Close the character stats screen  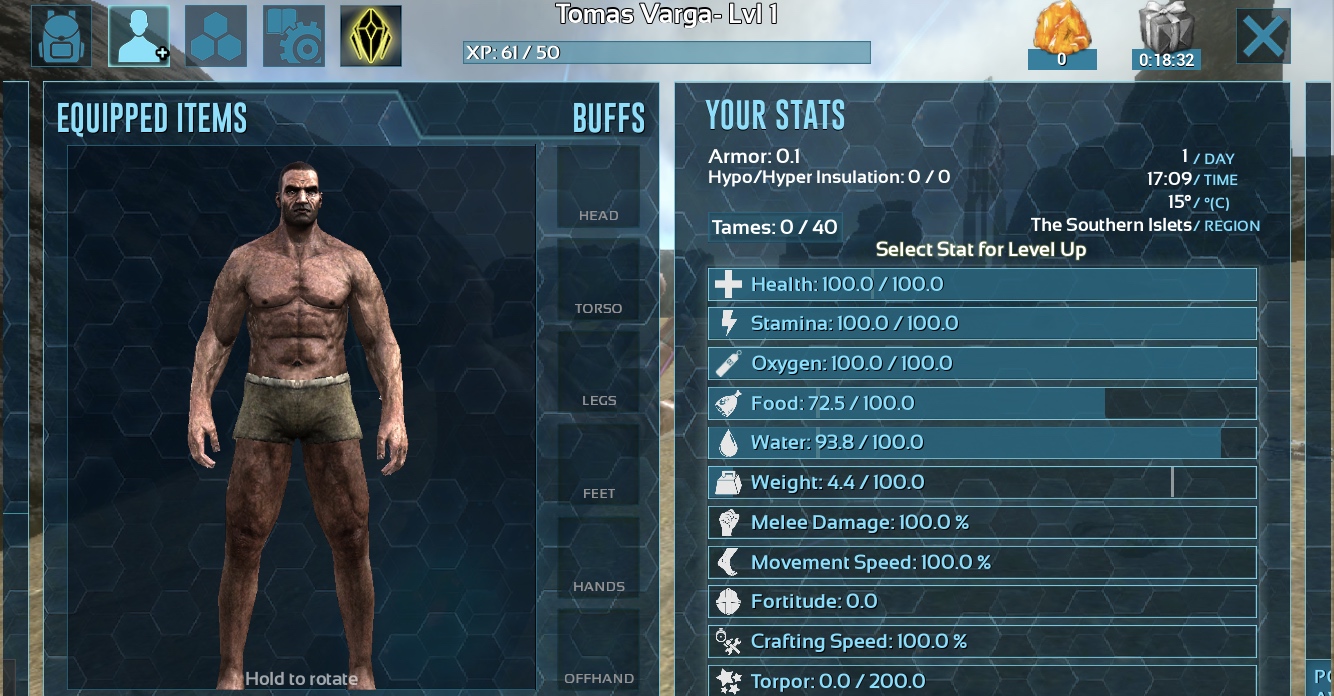1263,37
